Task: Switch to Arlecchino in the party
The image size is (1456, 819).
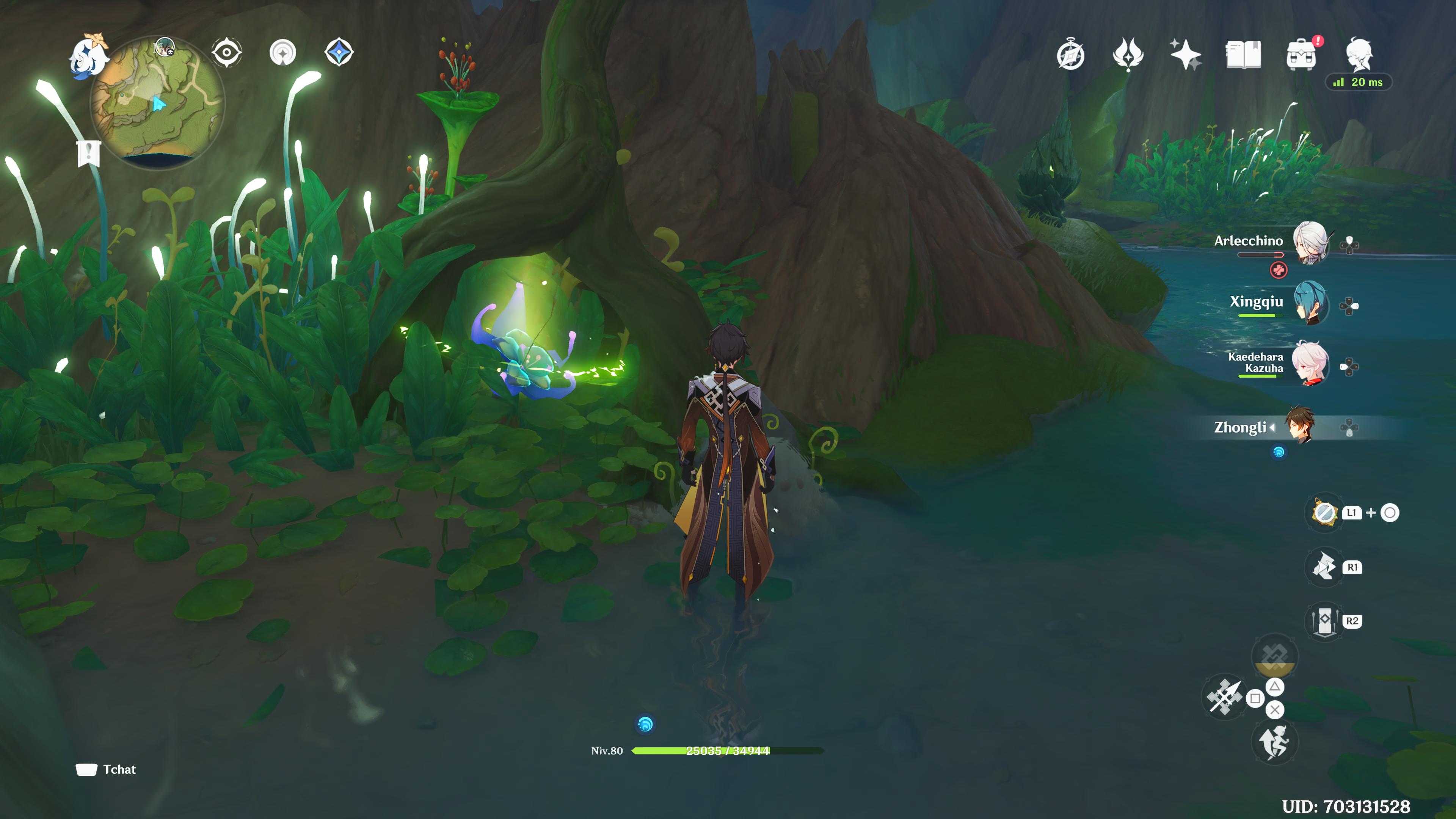Action: [1310, 243]
